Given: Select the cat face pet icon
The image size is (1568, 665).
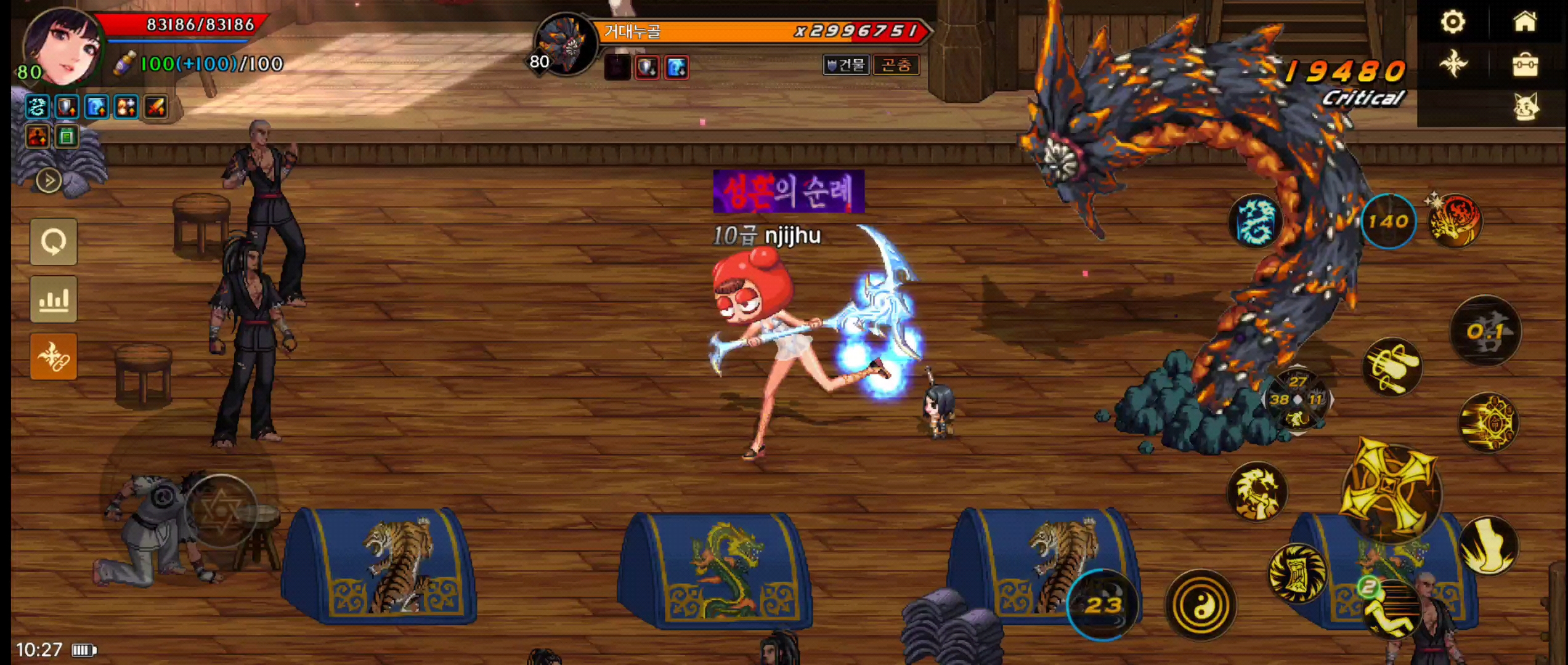Looking at the screenshot, I should pos(1525,107).
